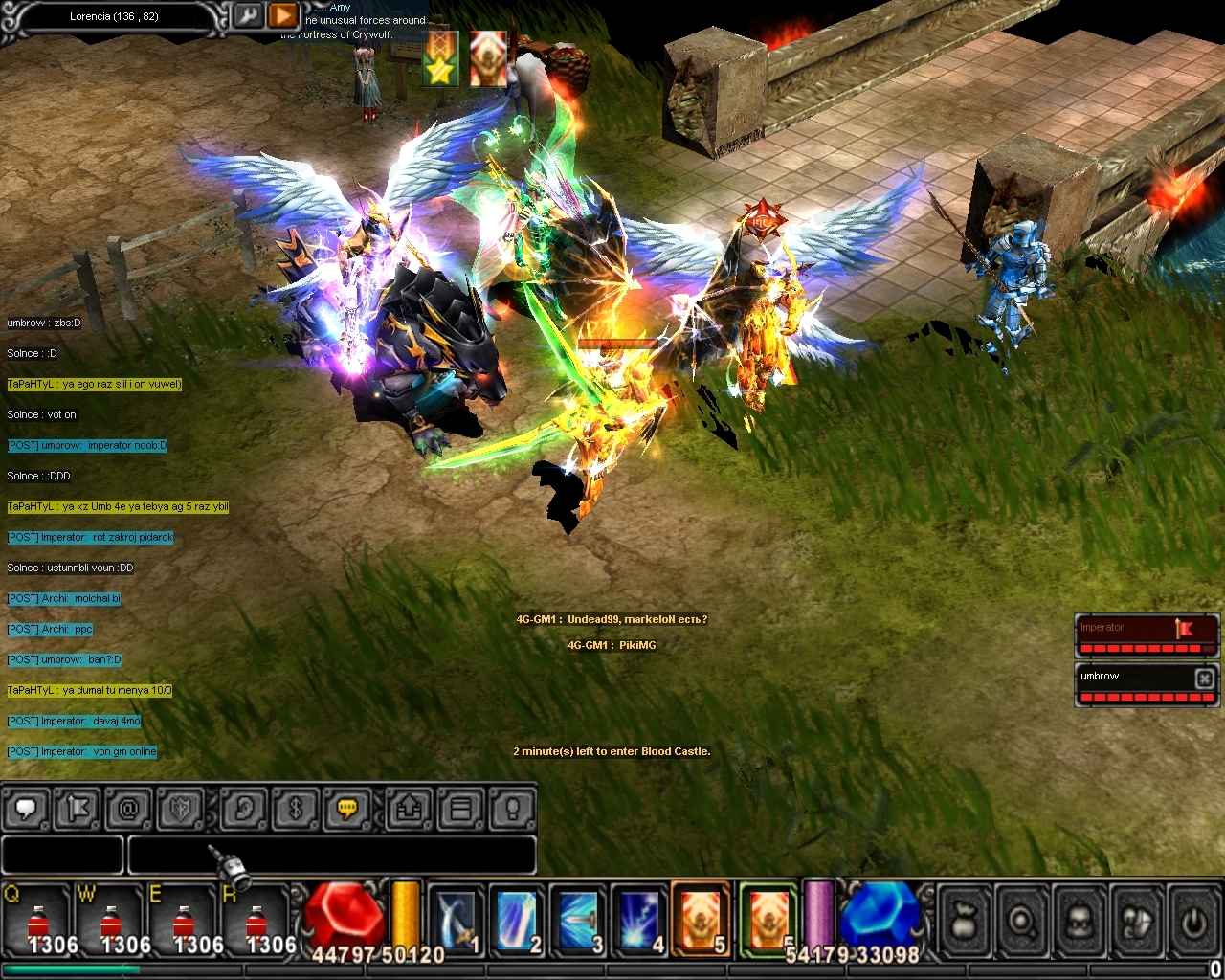Toggle the white speech bubble chat button
1225x980 pixels.
click(27, 810)
